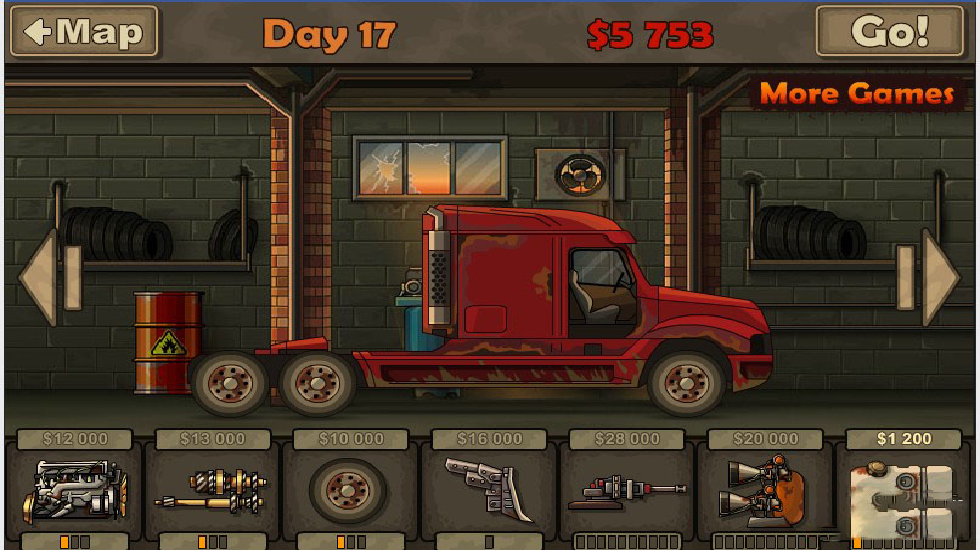This screenshot has height=550, width=980.
Task: Return to the Map screen
Action: pyautogui.click(x=84, y=32)
